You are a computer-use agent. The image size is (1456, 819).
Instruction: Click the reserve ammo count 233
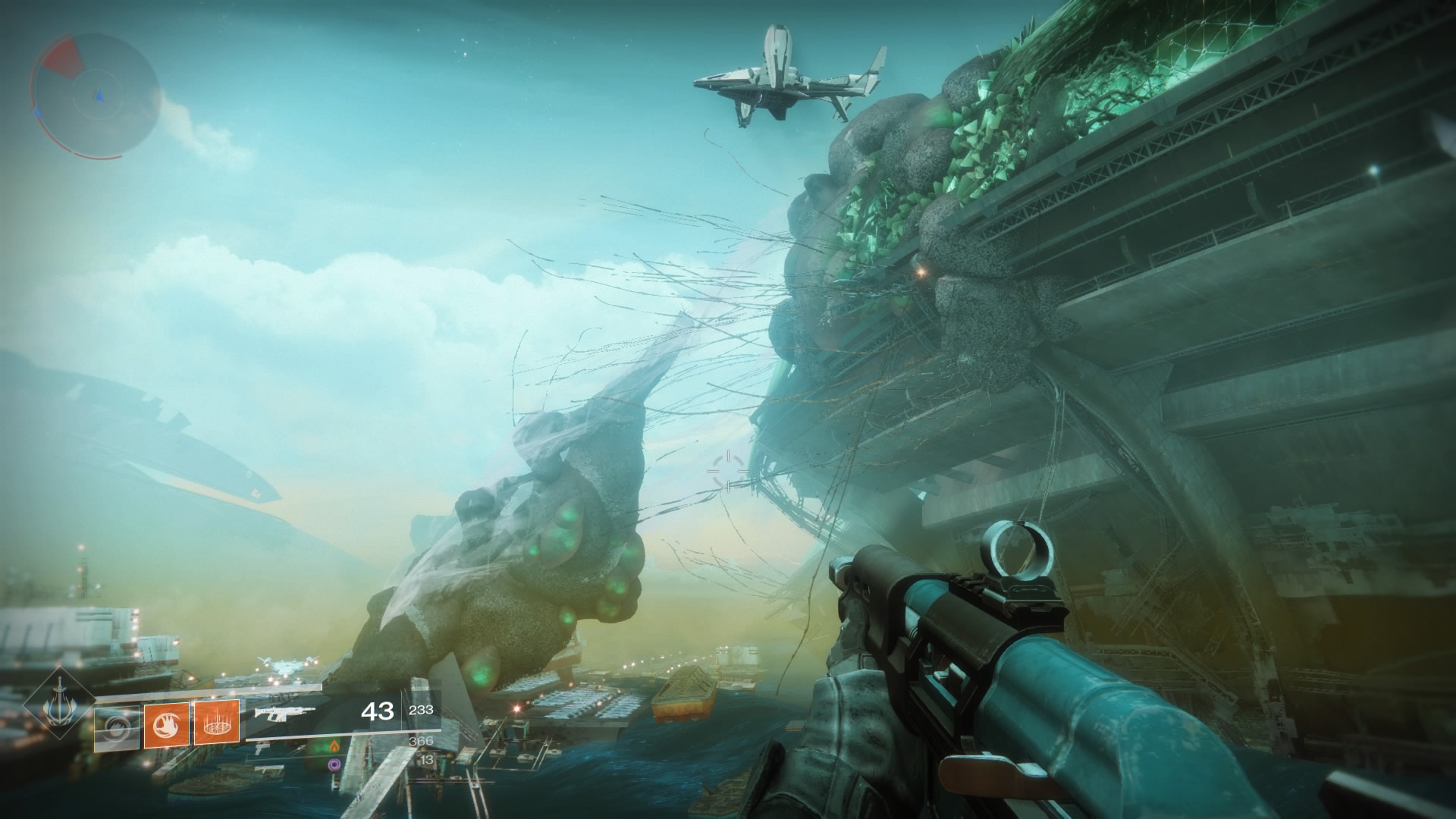pos(422,710)
